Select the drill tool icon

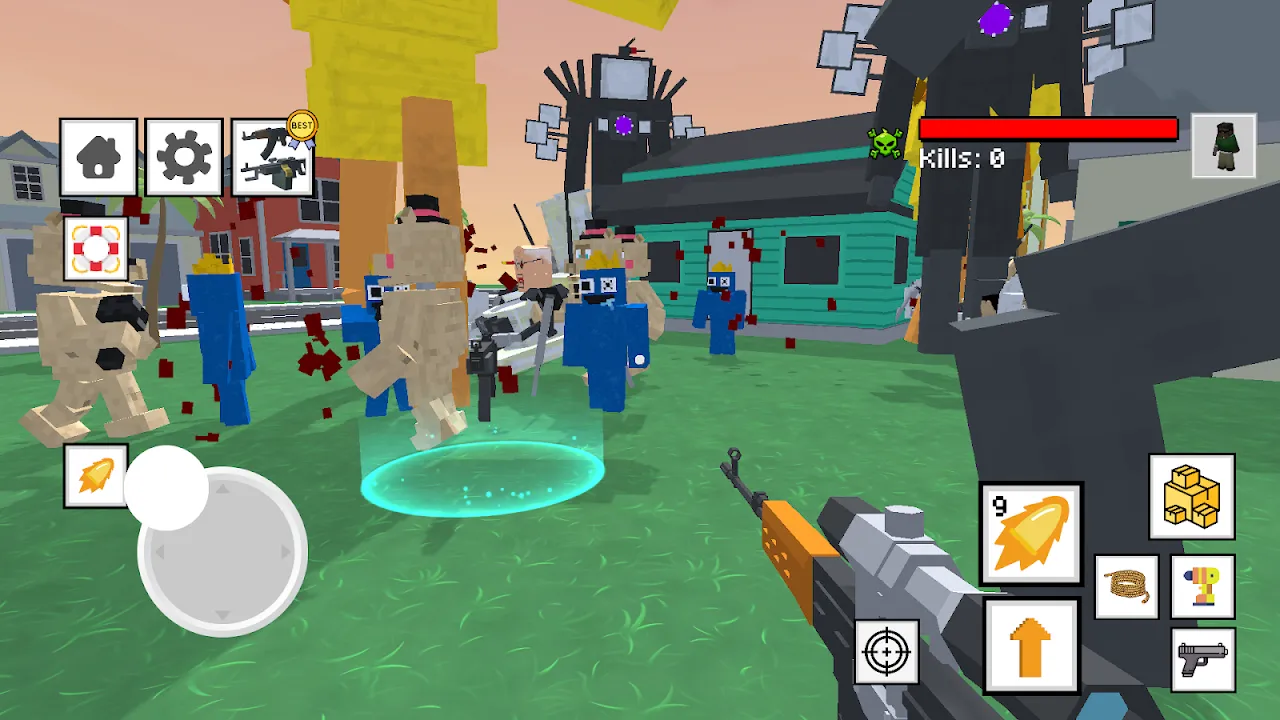point(1202,587)
